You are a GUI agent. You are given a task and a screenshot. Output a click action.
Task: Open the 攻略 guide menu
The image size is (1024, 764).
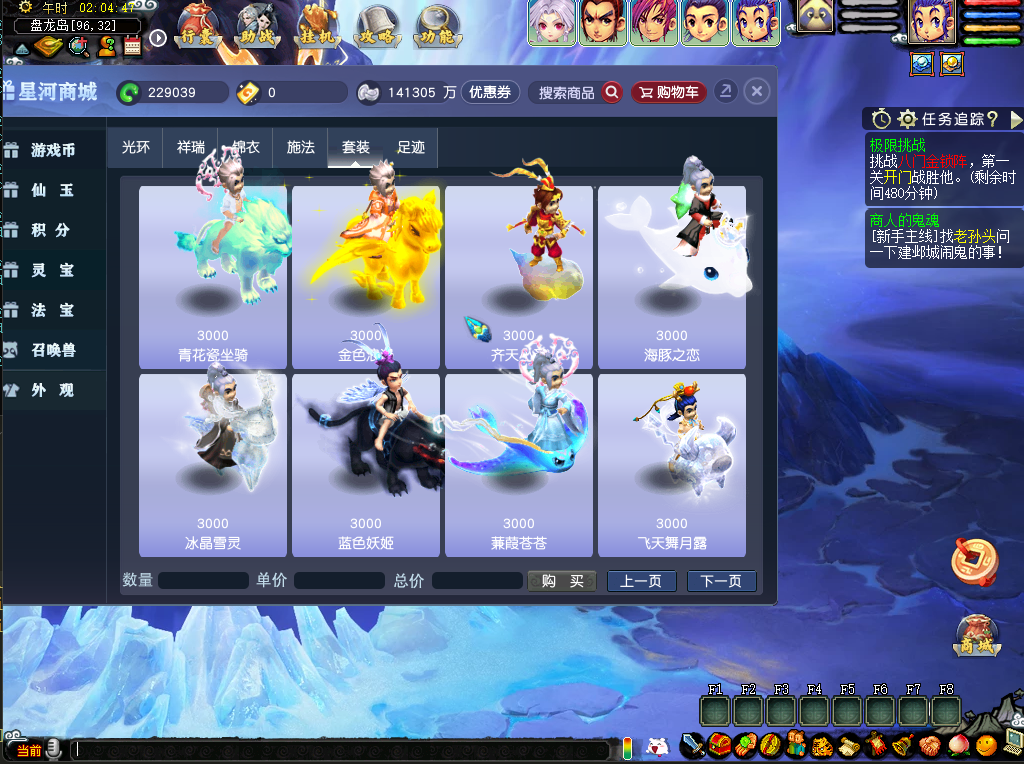point(378,27)
